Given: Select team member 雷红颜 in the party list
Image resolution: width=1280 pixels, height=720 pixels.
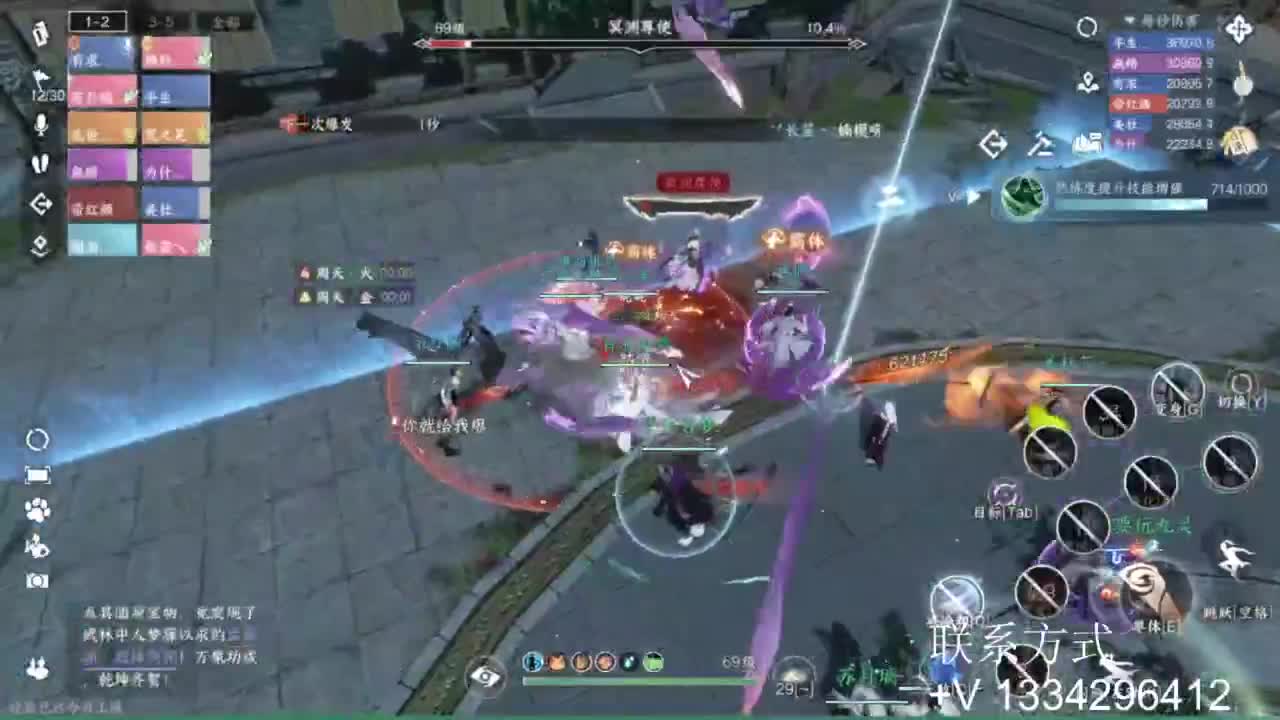Looking at the screenshot, I should coord(101,204).
